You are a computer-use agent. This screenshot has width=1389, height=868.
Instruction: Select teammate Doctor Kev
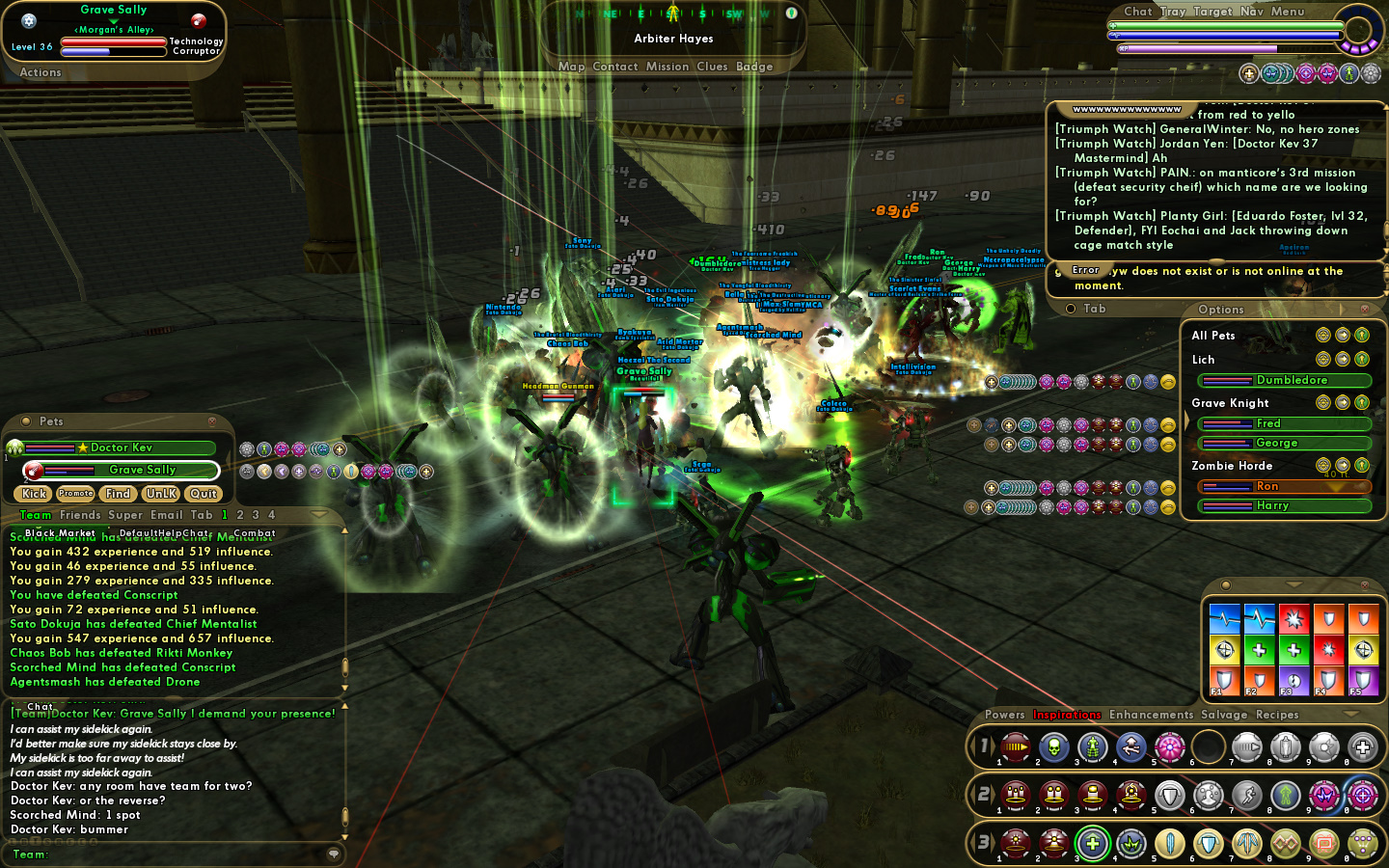coord(121,448)
